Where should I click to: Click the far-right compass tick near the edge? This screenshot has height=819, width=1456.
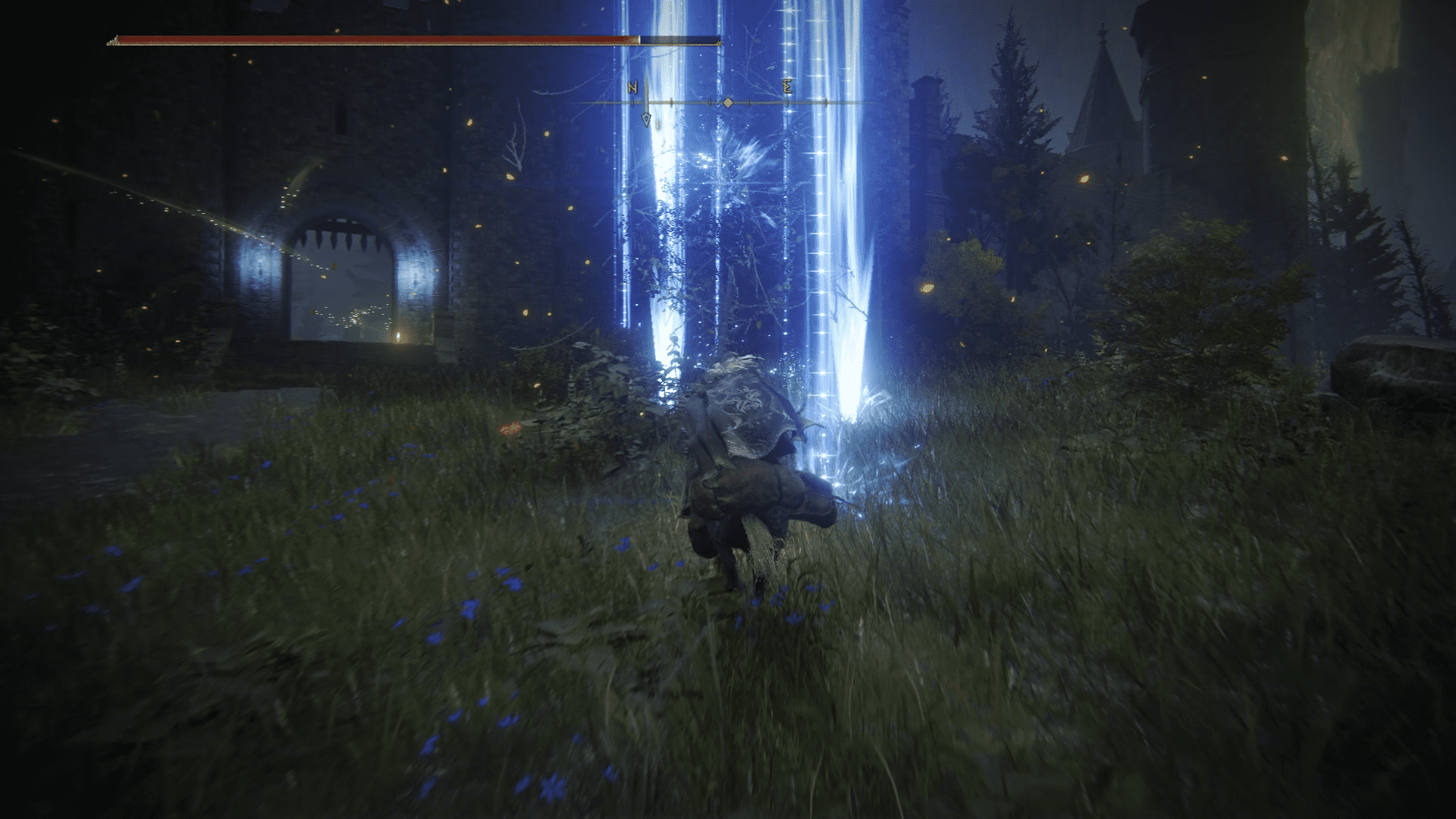[825, 102]
